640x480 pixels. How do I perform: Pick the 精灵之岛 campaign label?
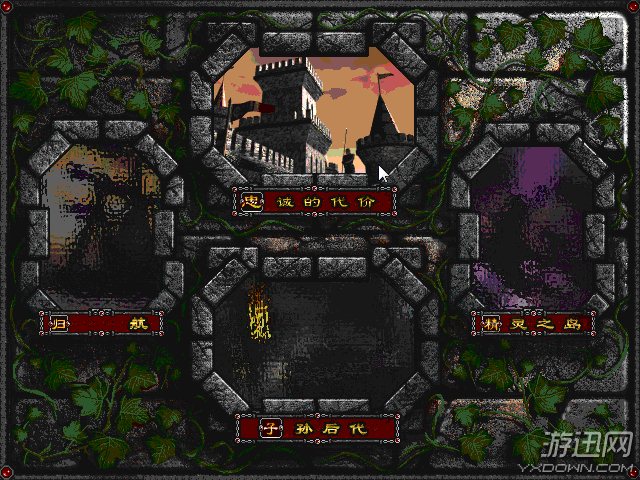[x=532, y=323]
